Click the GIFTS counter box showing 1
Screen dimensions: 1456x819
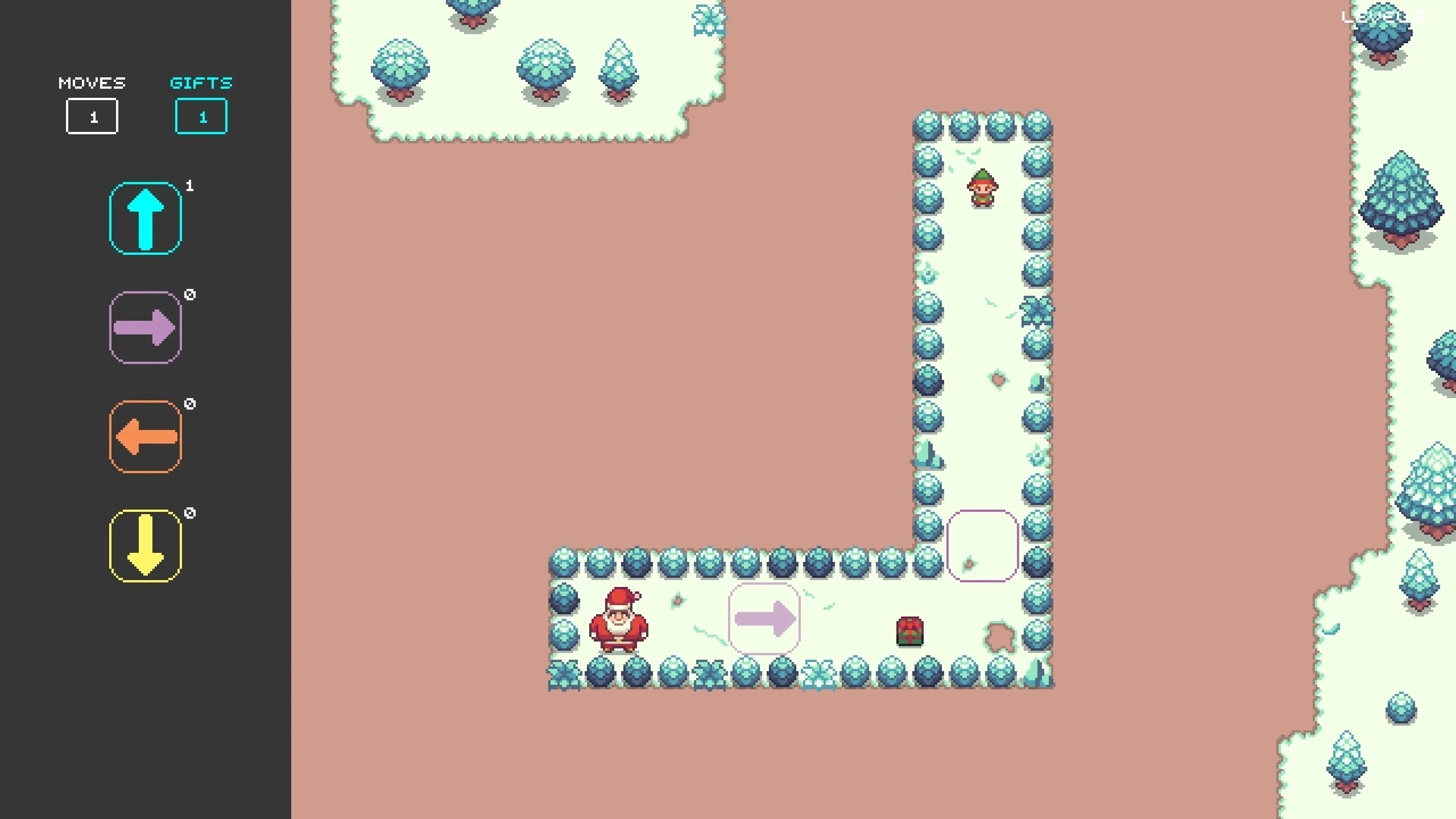coord(201,116)
